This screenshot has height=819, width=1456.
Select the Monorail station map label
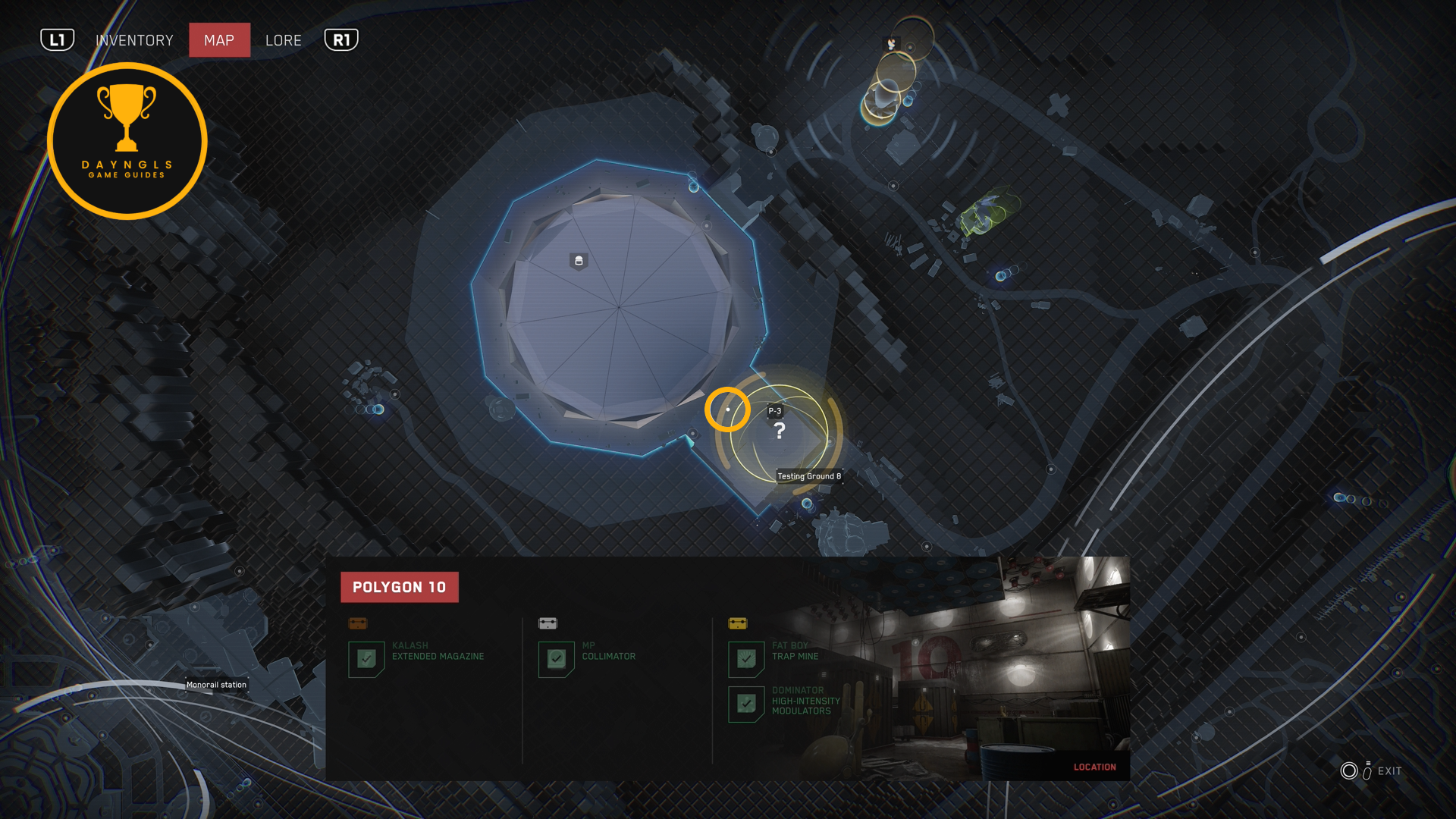216,685
